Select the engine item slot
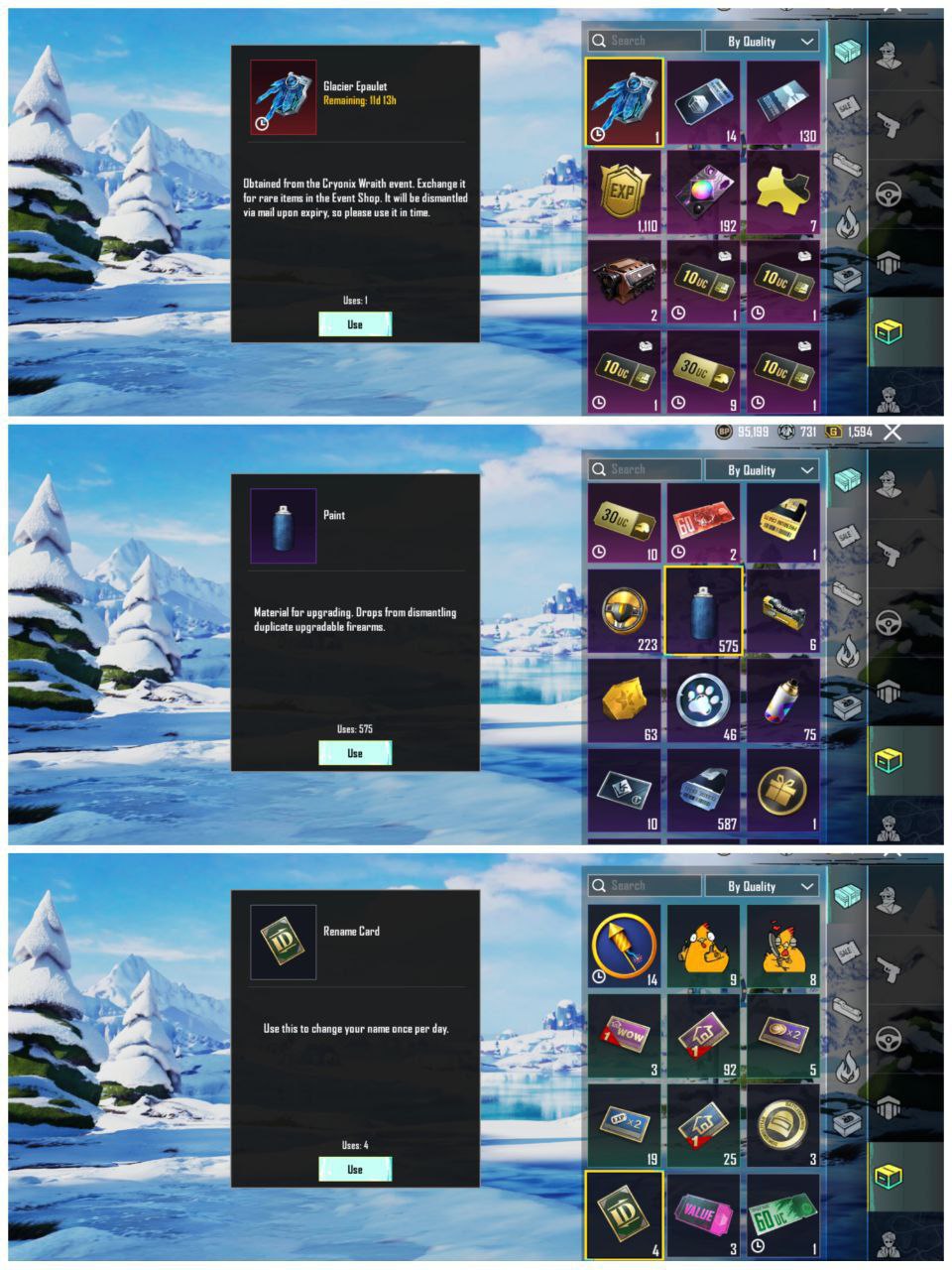The width and height of the screenshot is (952, 1270). pos(624,281)
